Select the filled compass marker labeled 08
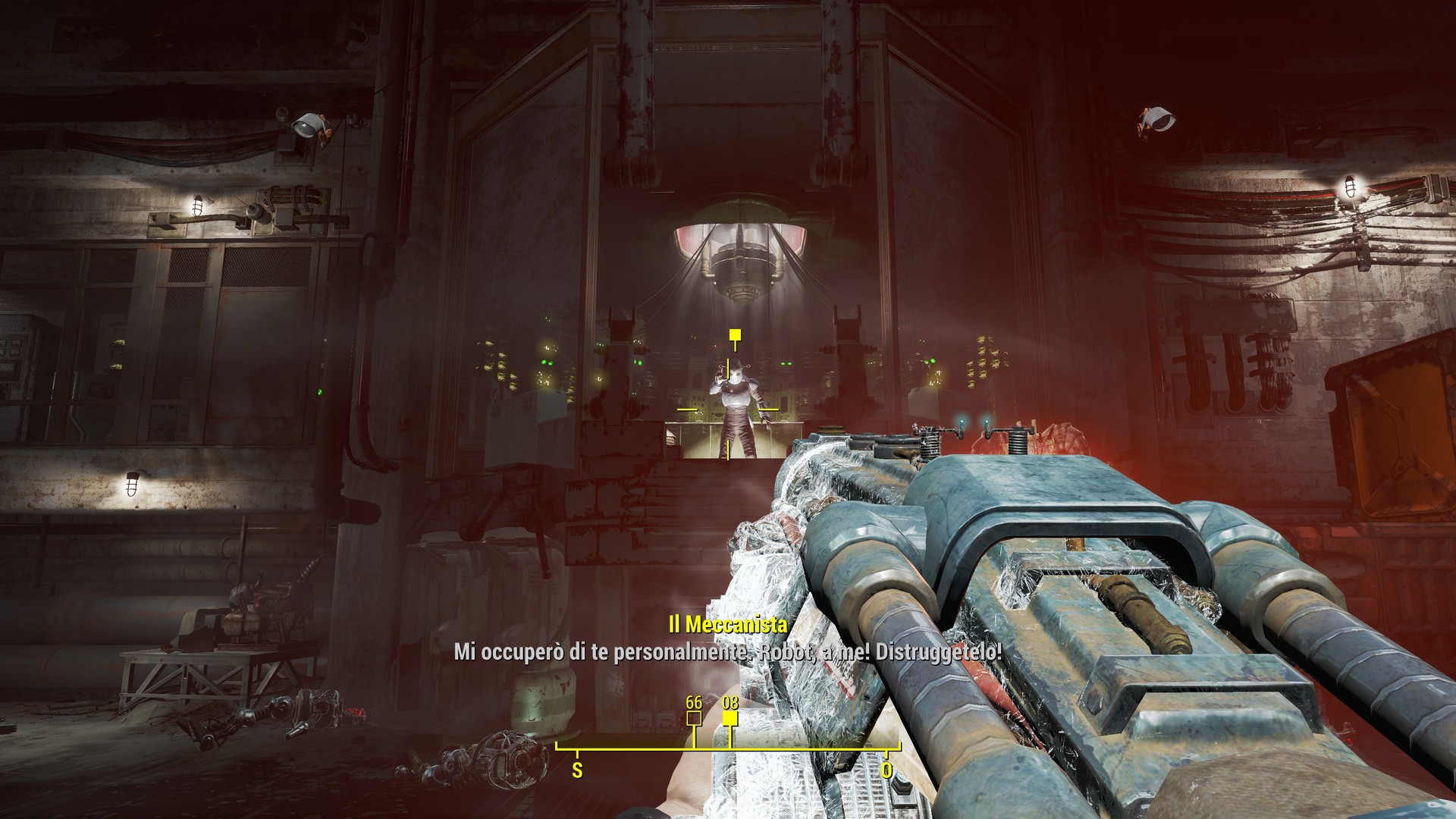 (730, 719)
